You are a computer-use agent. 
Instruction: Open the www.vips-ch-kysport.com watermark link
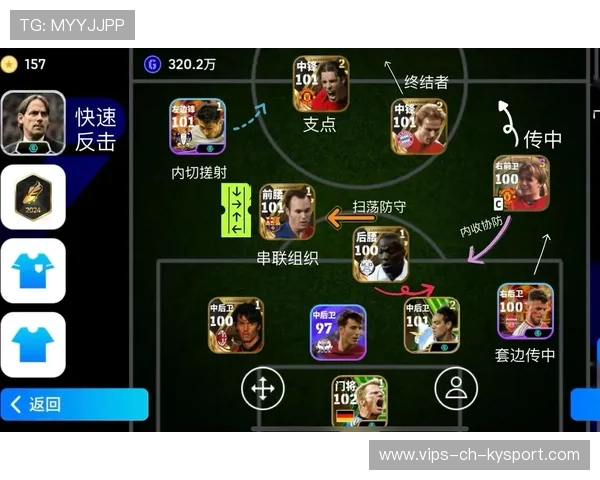coord(479,455)
